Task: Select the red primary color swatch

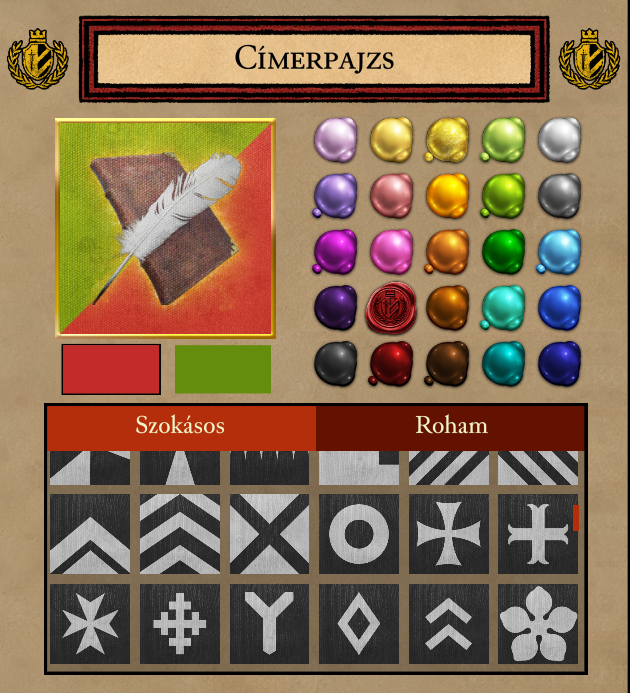Action: point(111,369)
